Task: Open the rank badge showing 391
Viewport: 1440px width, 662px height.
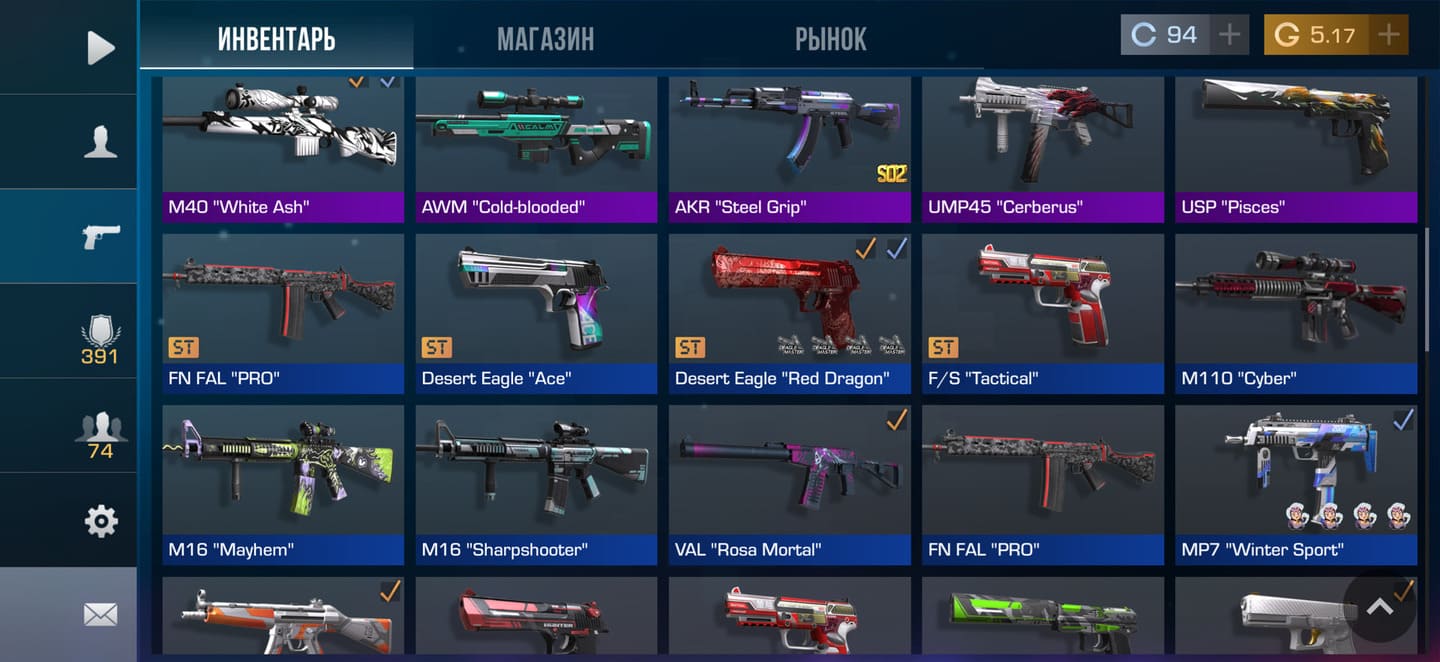Action: [100, 338]
